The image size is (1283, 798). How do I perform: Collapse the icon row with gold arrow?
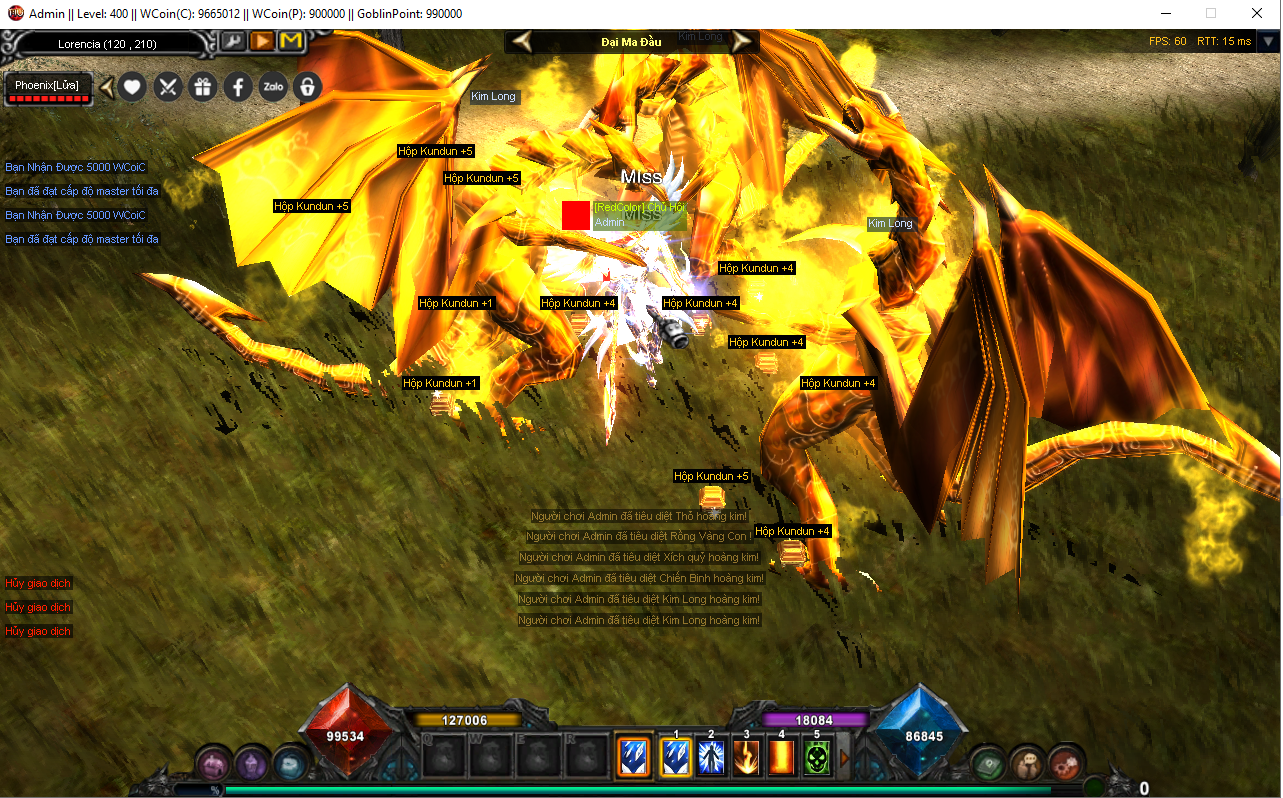pyautogui.click(x=106, y=87)
